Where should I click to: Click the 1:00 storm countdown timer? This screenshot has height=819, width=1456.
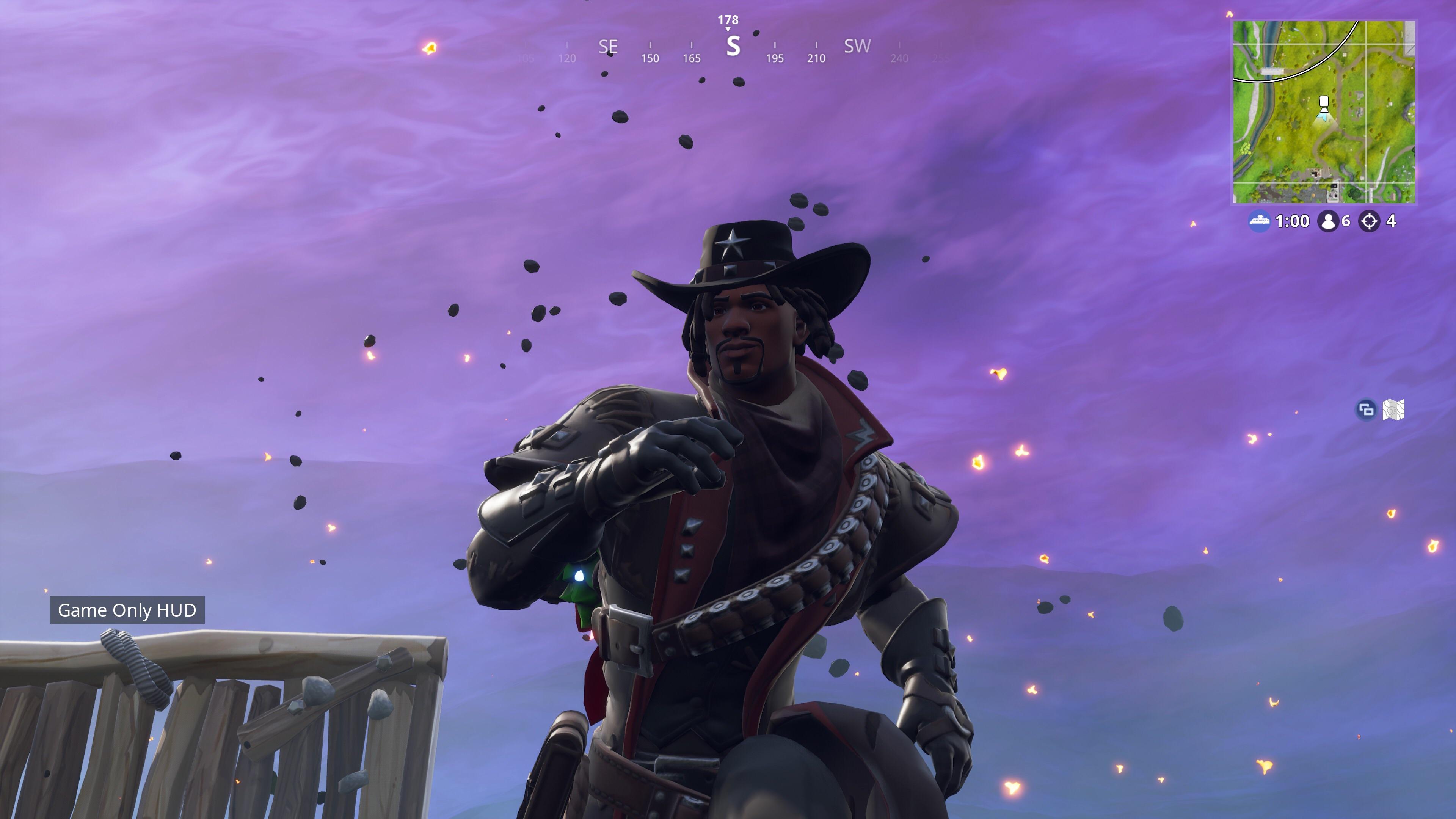click(1293, 220)
